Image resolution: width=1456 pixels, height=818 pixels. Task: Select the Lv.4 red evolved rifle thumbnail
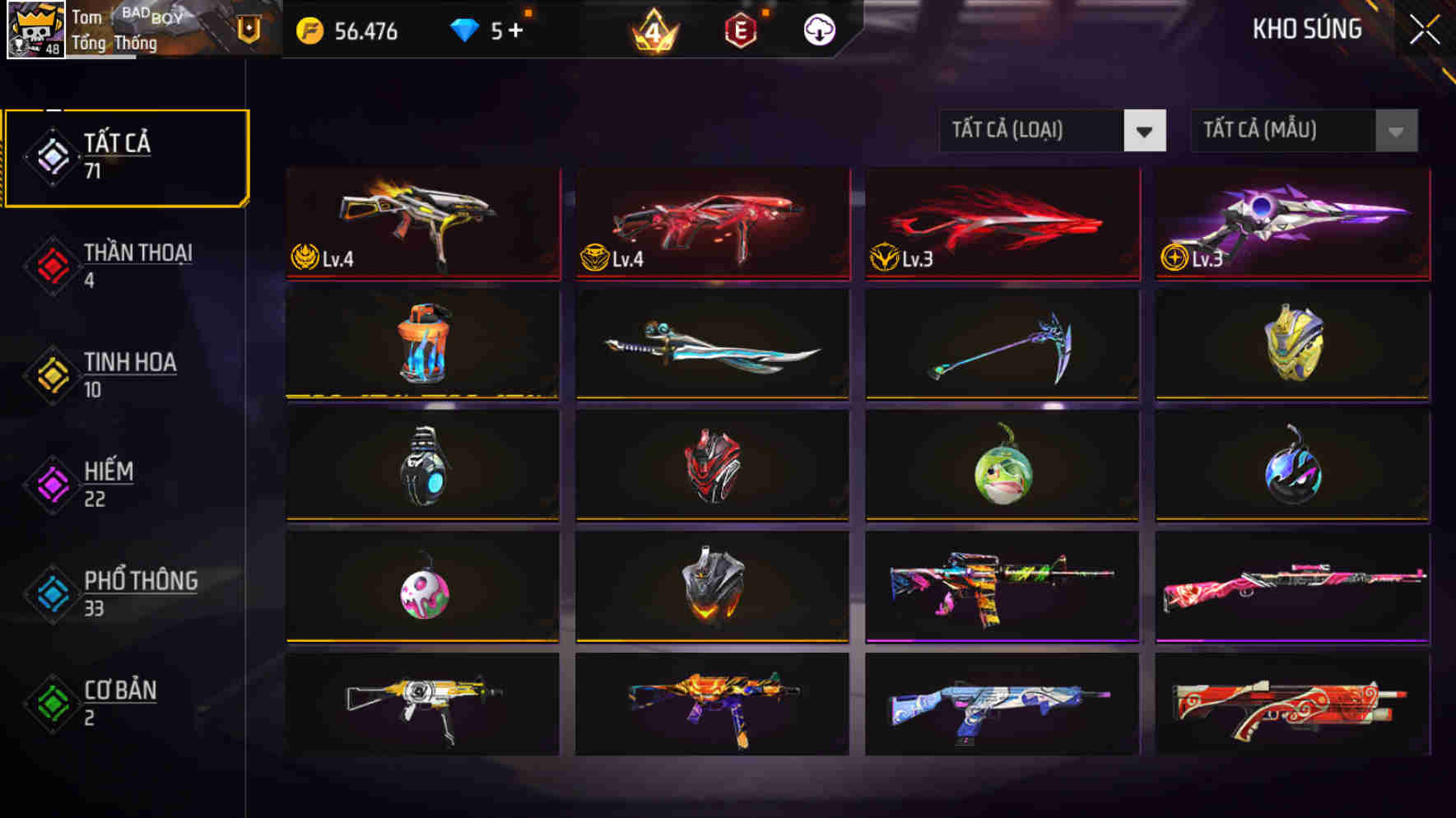click(x=712, y=222)
